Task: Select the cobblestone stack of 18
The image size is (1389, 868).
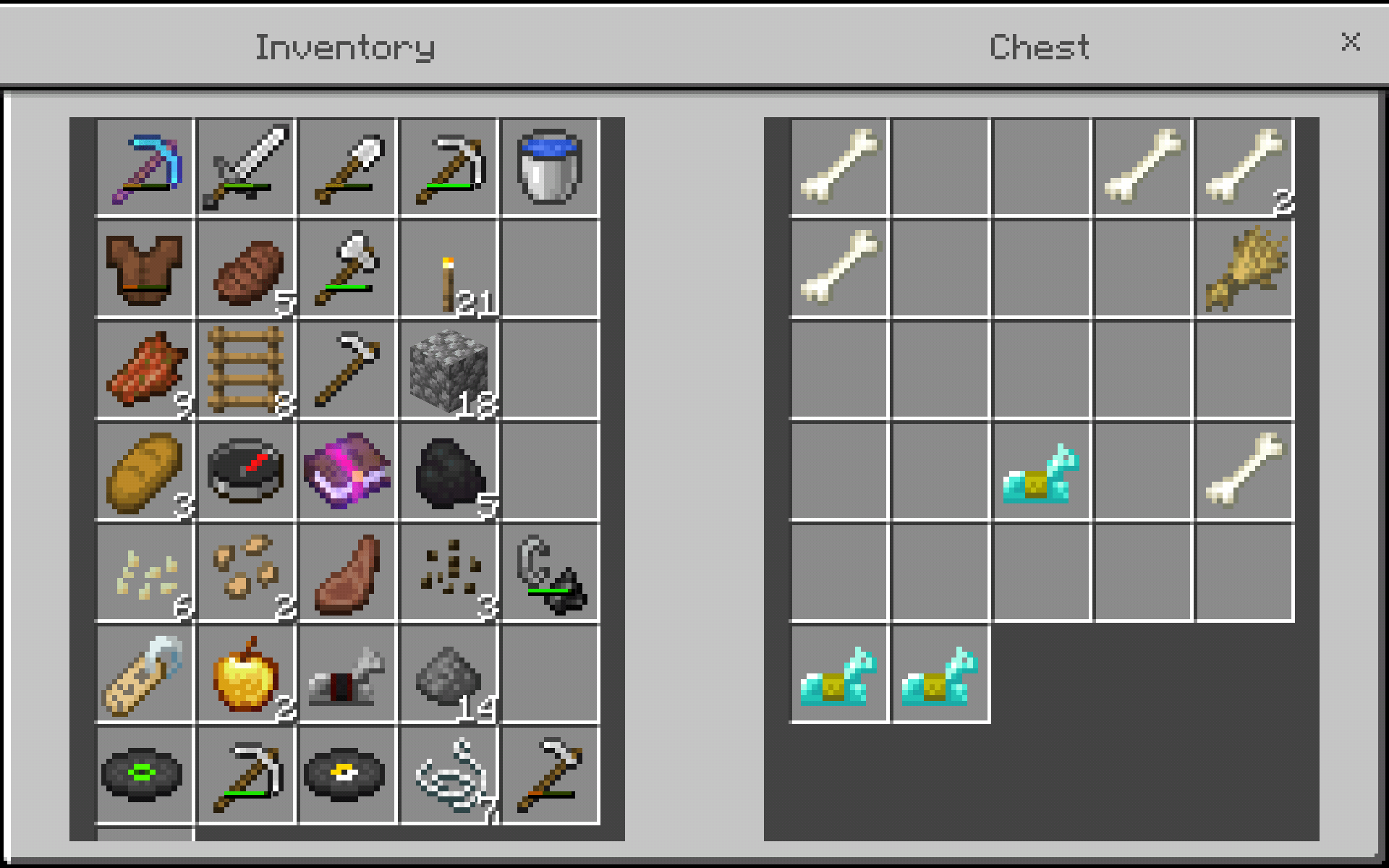Action: 449,370
